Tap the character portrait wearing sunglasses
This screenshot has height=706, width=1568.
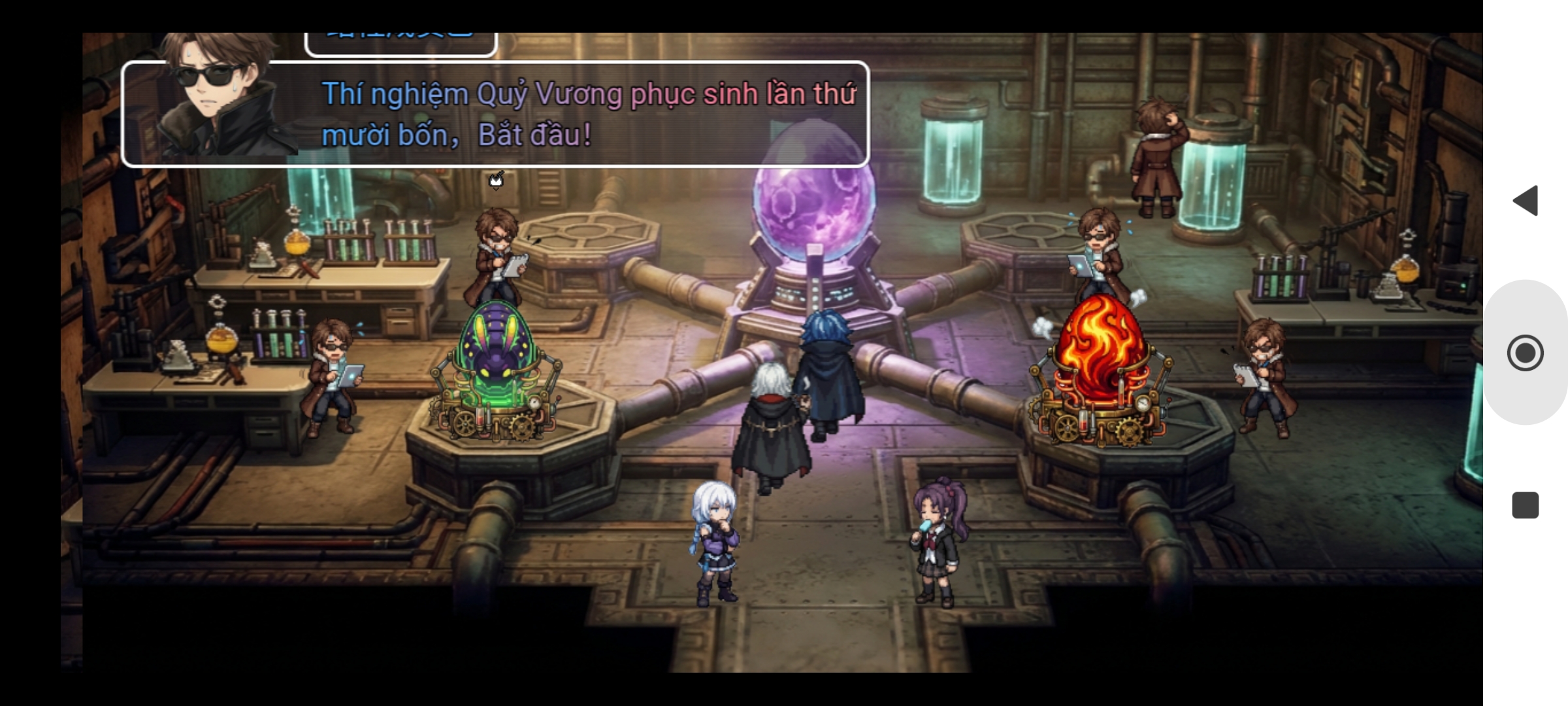click(x=209, y=105)
